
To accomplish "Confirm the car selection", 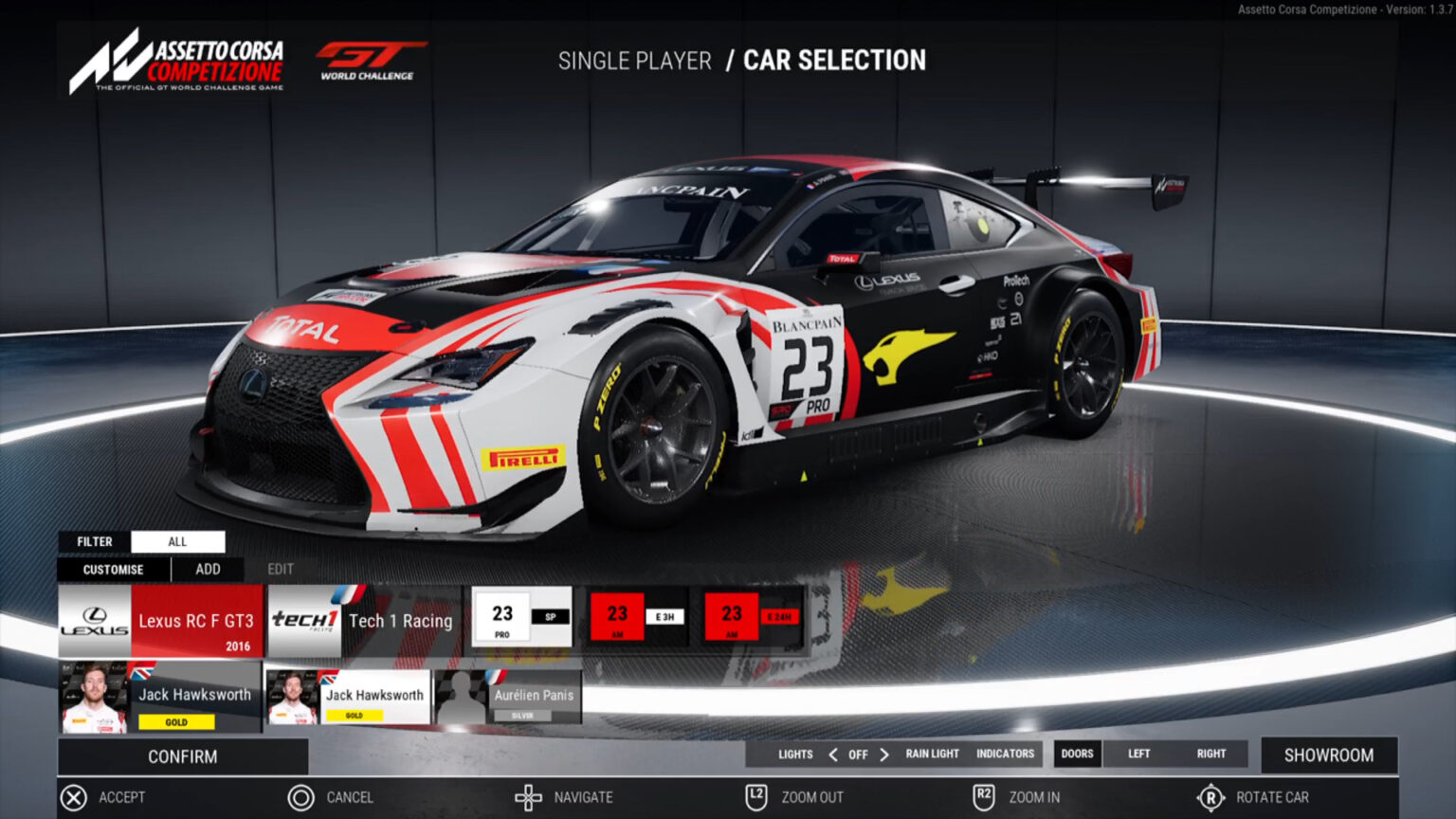I will pos(183,756).
